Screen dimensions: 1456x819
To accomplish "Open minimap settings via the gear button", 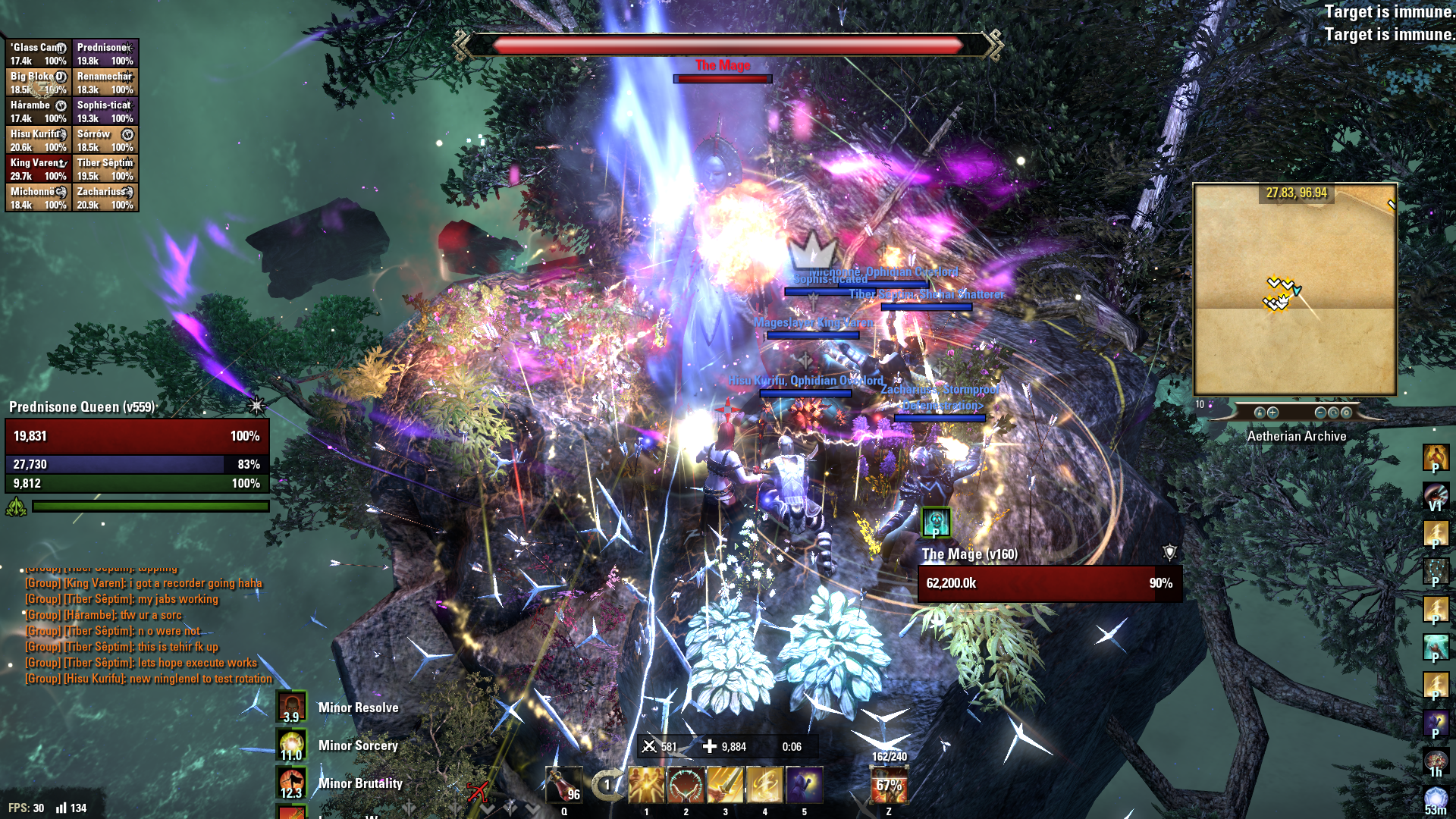I will pyautogui.click(x=1346, y=413).
